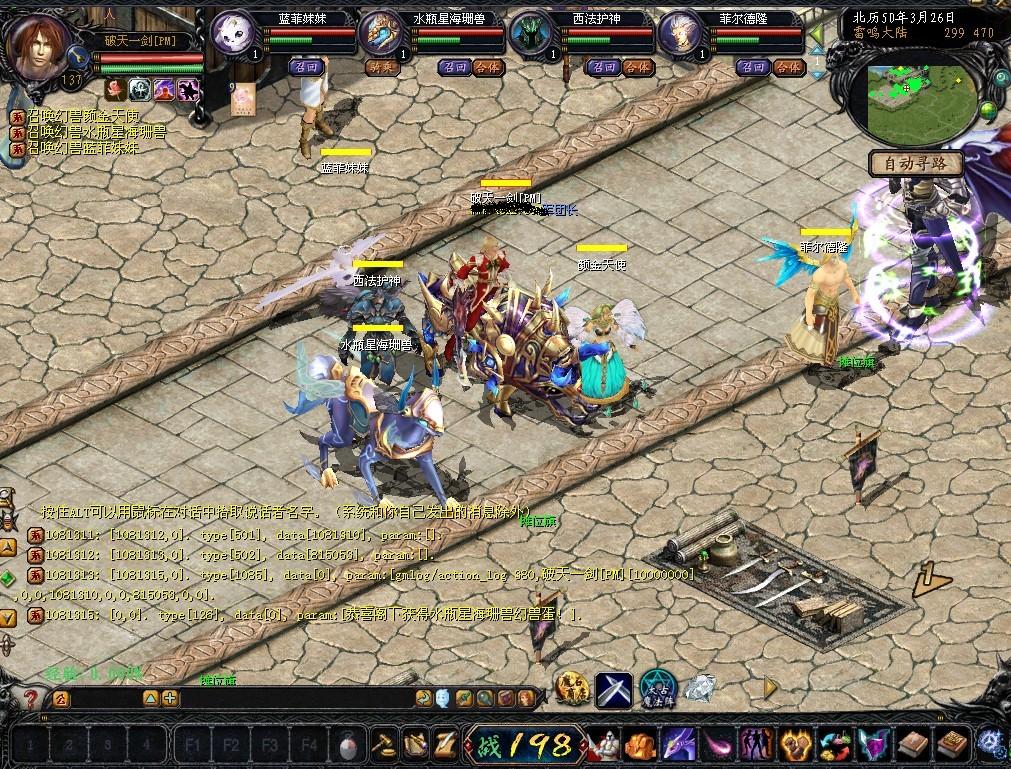Image resolution: width=1011 pixels, height=769 pixels.
Task: Click the 自动寻路 auto-pathfinding button
Action: [915, 163]
